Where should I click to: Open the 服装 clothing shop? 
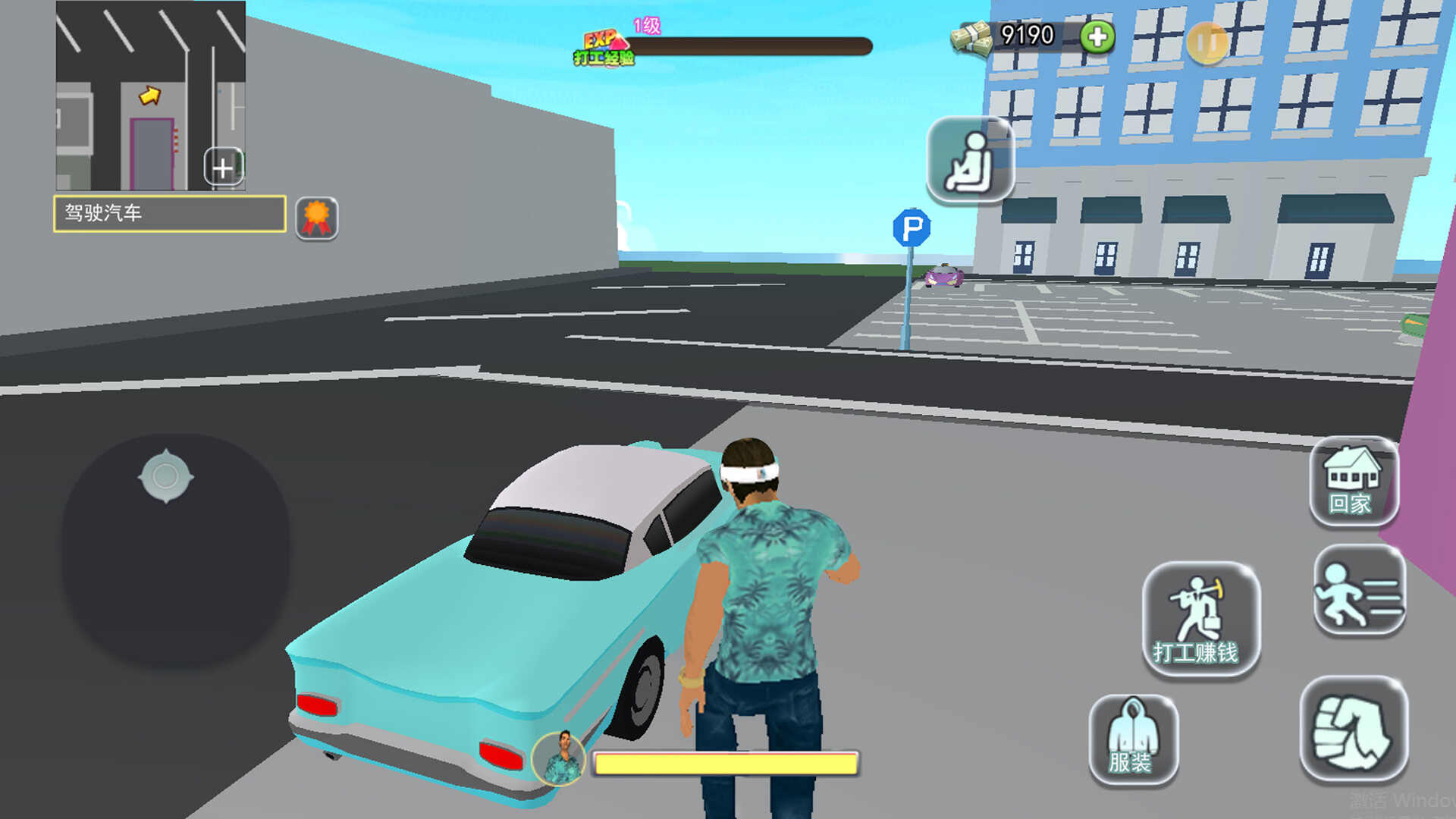click(x=1133, y=739)
